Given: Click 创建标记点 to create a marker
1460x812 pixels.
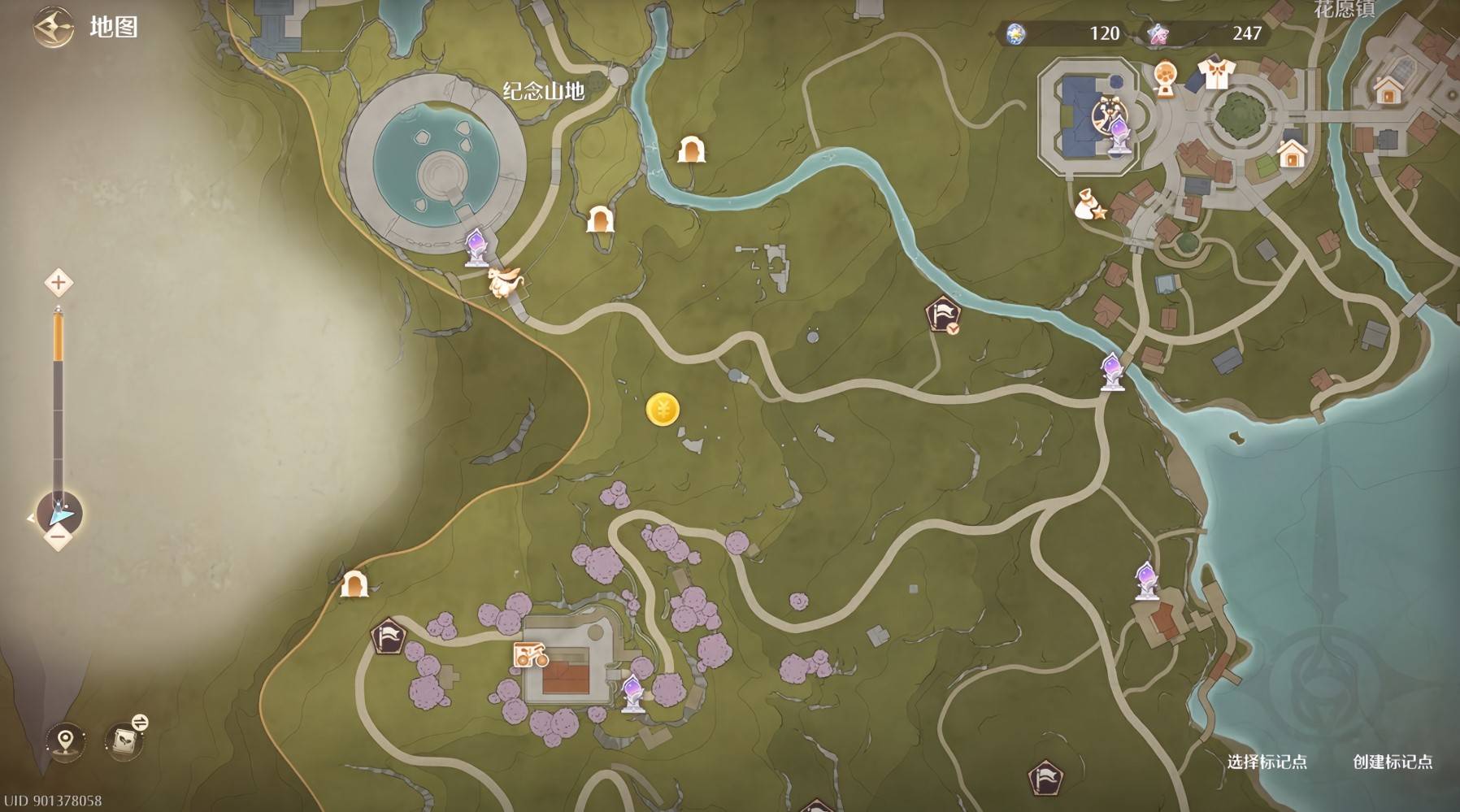Looking at the screenshot, I should click(1393, 762).
